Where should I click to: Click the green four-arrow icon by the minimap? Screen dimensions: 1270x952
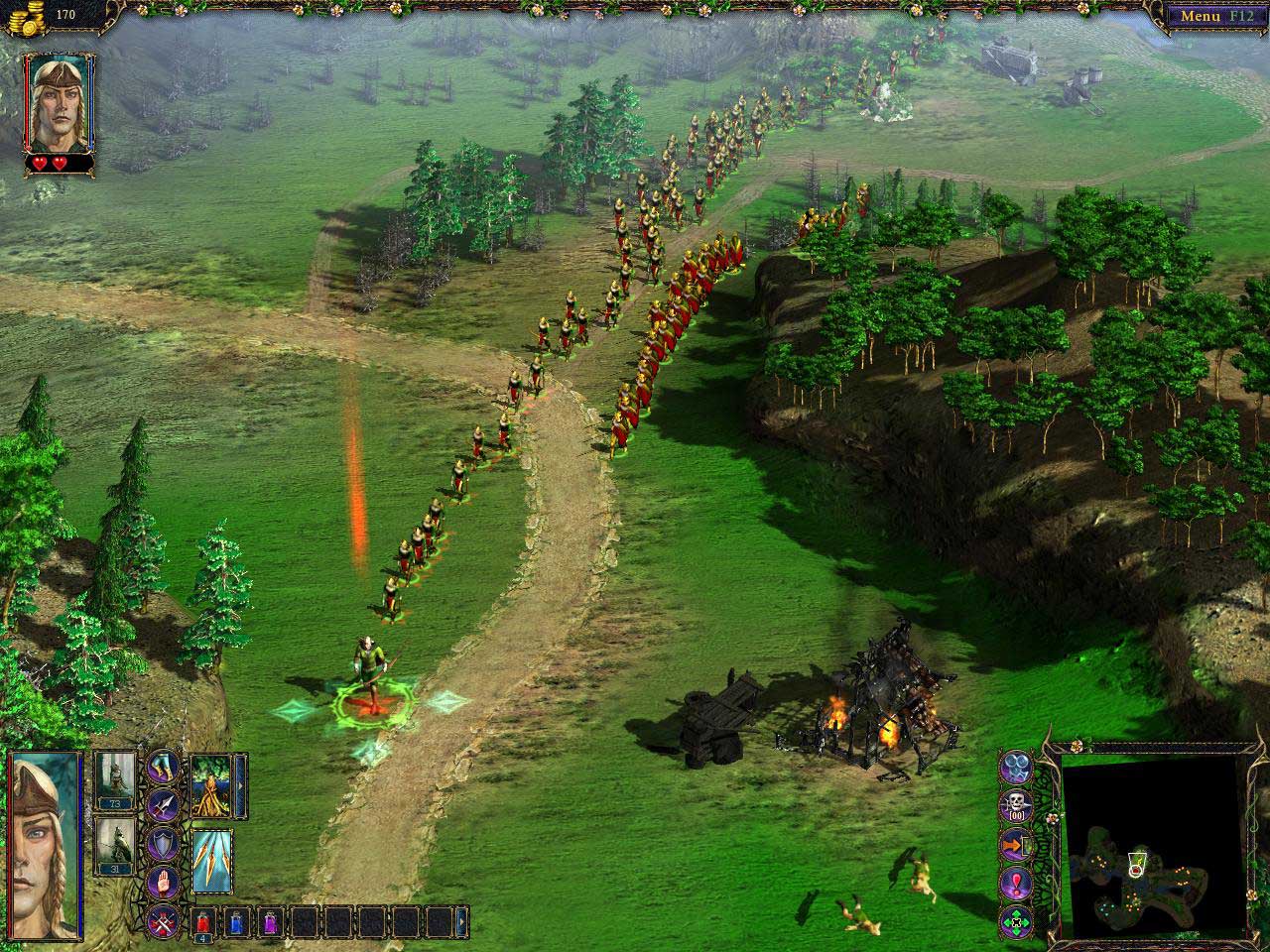click(1016, 921)
